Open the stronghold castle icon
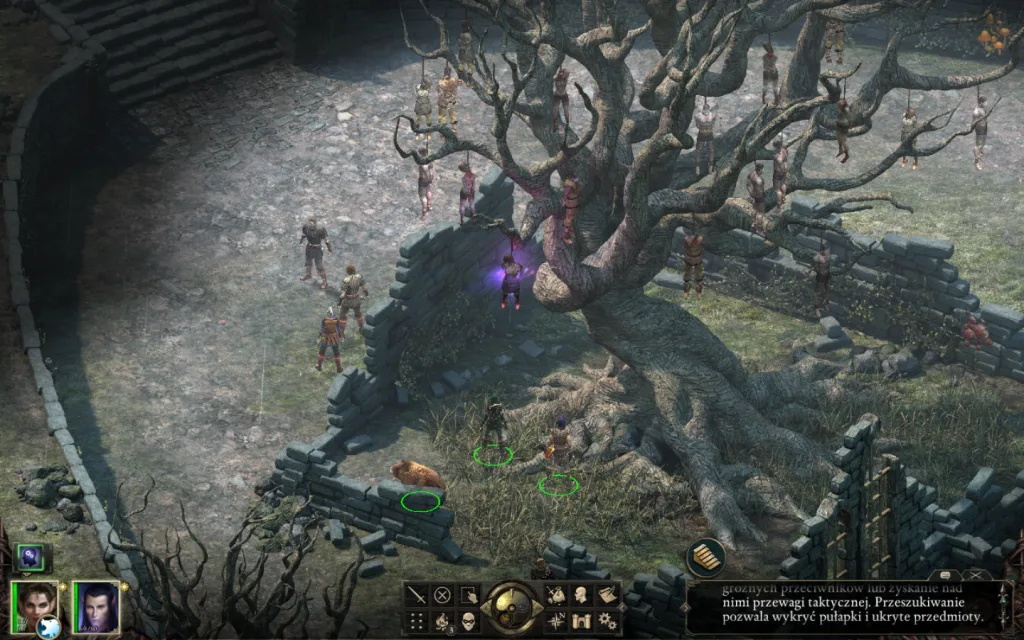1024x640 pixels. (581, 621)
